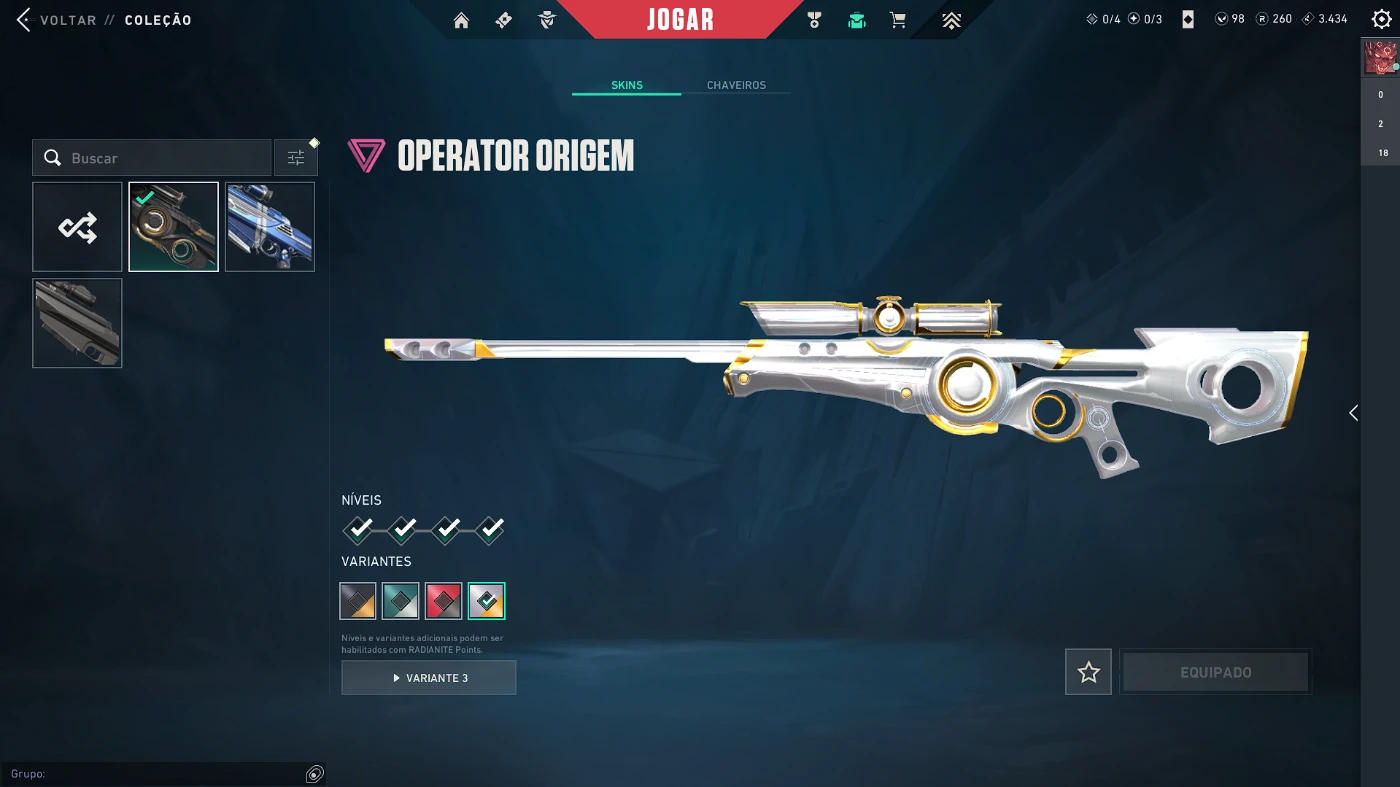The image size is (1400, 787).
Task: Open the home screen icon
Action: click(461, 20)
